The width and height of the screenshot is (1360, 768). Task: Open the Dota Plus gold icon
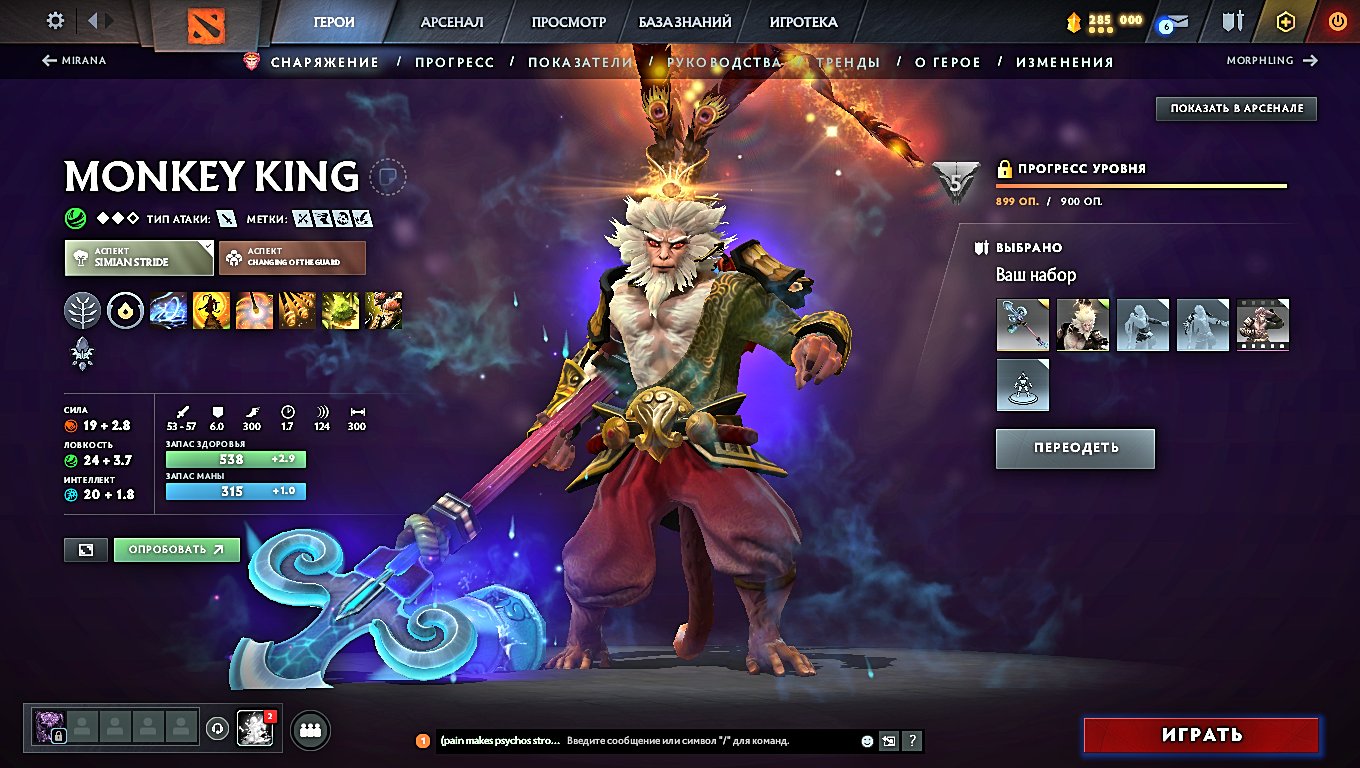coord(1286,21)
